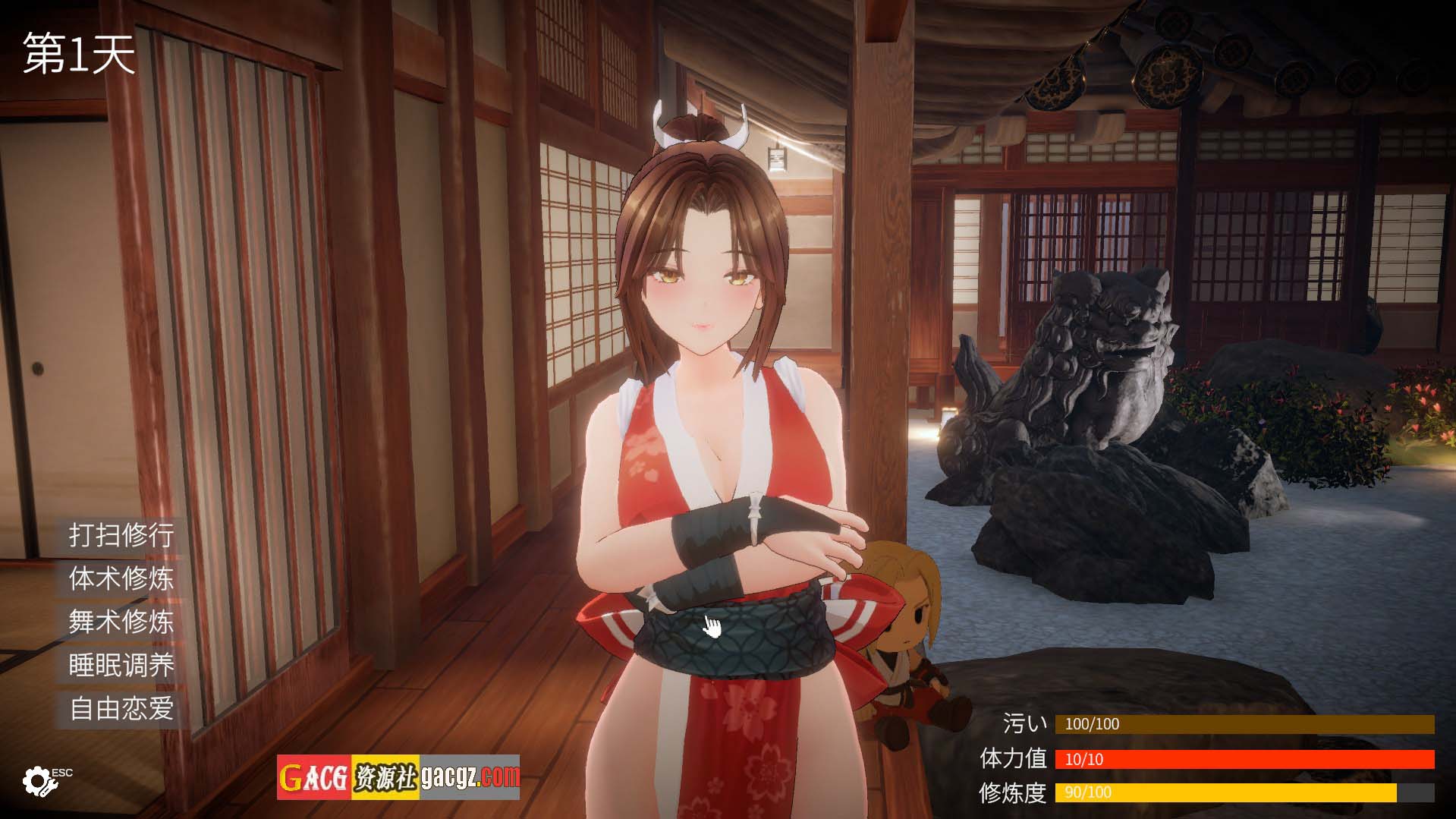
Task: Choose 体术修炼 training
Action: point(121,578)
